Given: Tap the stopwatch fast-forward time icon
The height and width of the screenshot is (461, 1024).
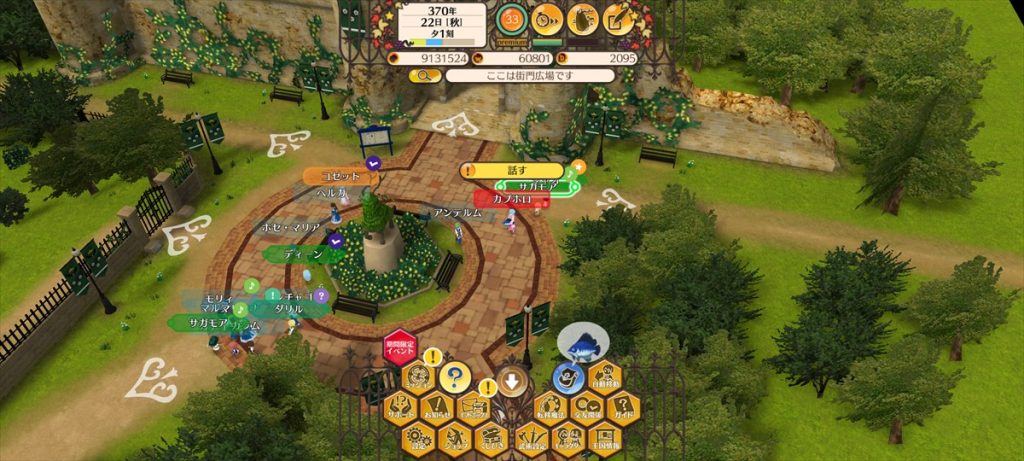Looking at the screenshot, I should (x=546, y=18).
